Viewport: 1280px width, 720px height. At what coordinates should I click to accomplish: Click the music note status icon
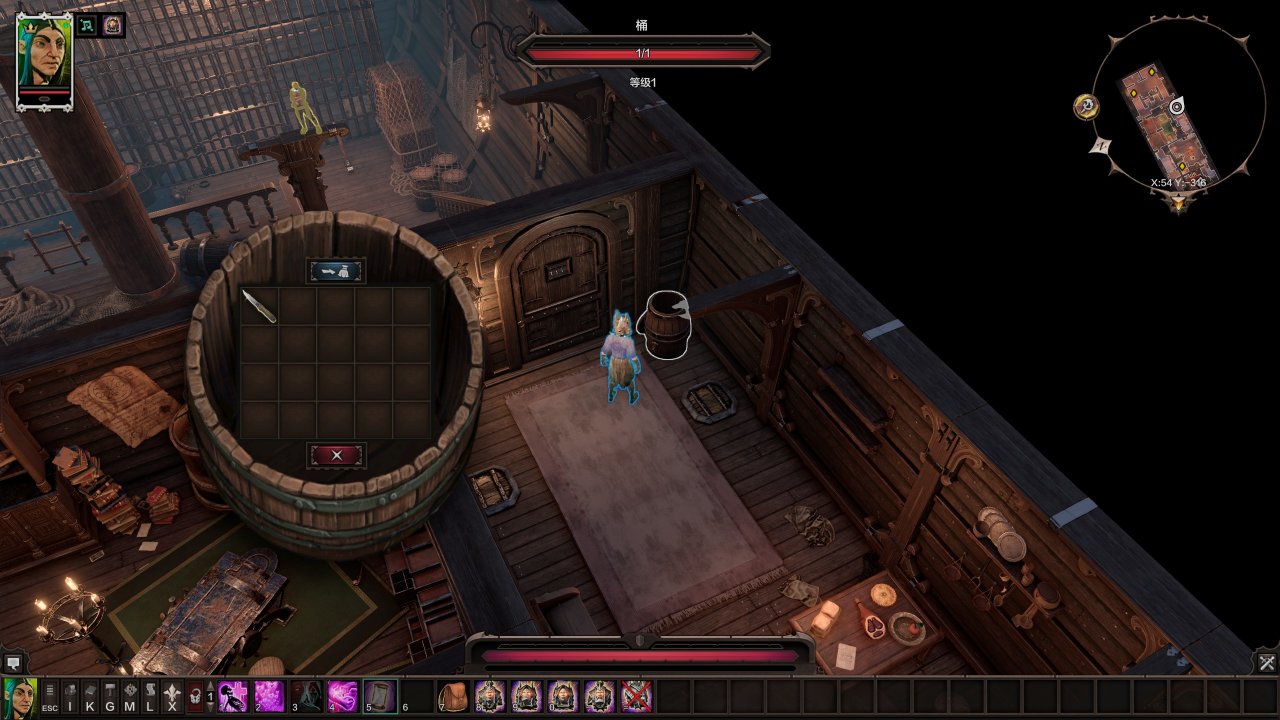point(88,25)
